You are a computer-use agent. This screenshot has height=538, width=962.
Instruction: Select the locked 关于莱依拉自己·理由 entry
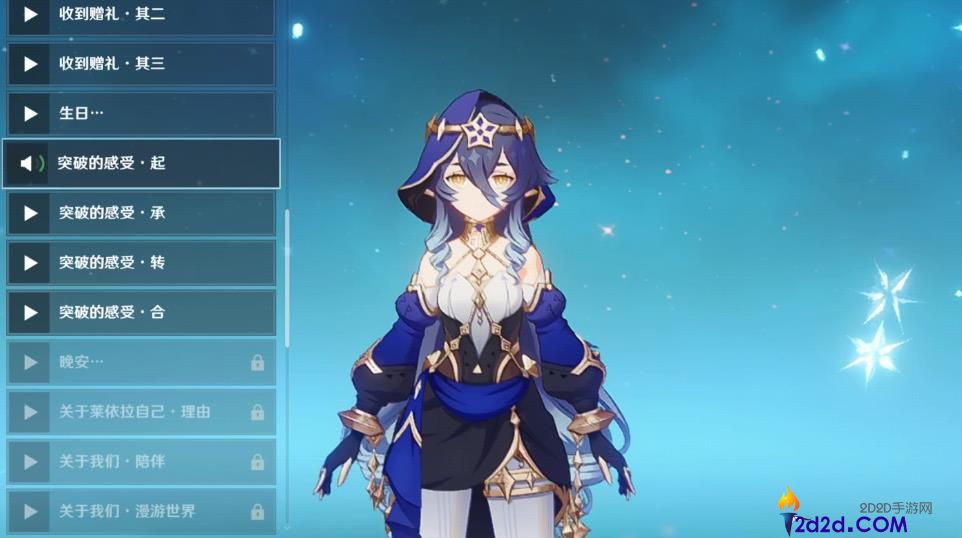point(141,412)
